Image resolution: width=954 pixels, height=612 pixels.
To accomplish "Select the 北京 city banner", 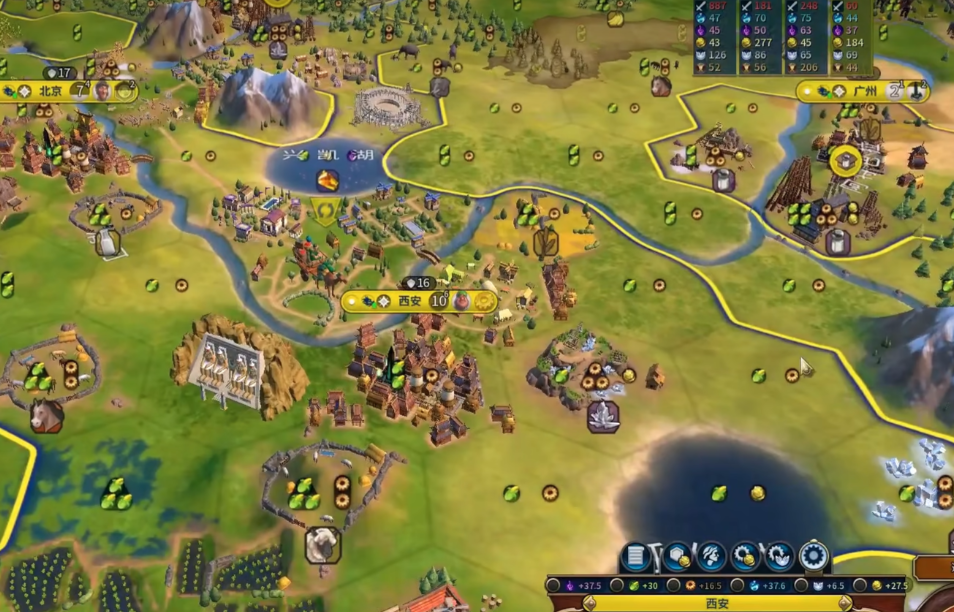I will pyautogui.click(x=50, y=91).
